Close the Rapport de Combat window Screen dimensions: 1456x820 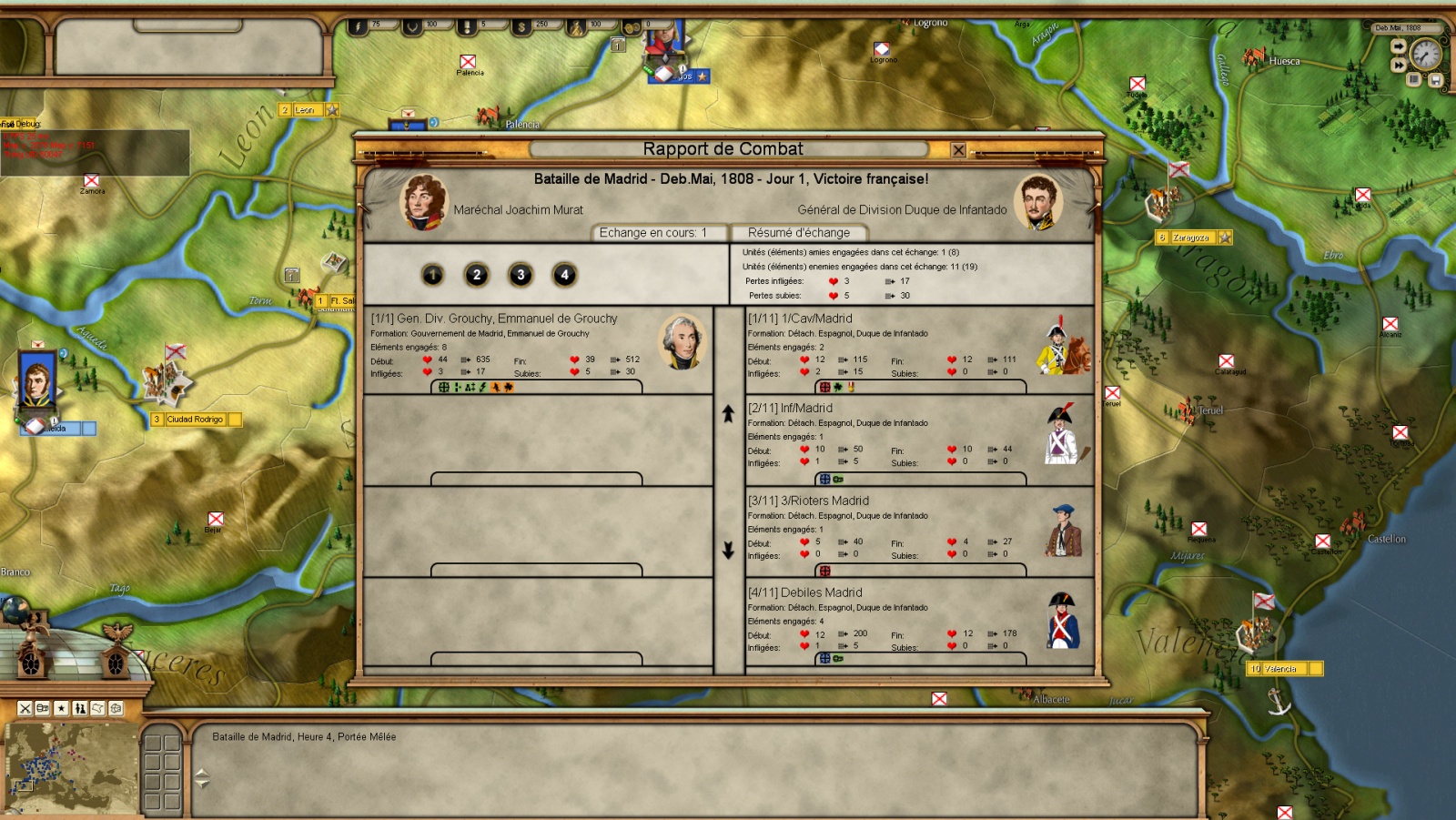point(958,150)
